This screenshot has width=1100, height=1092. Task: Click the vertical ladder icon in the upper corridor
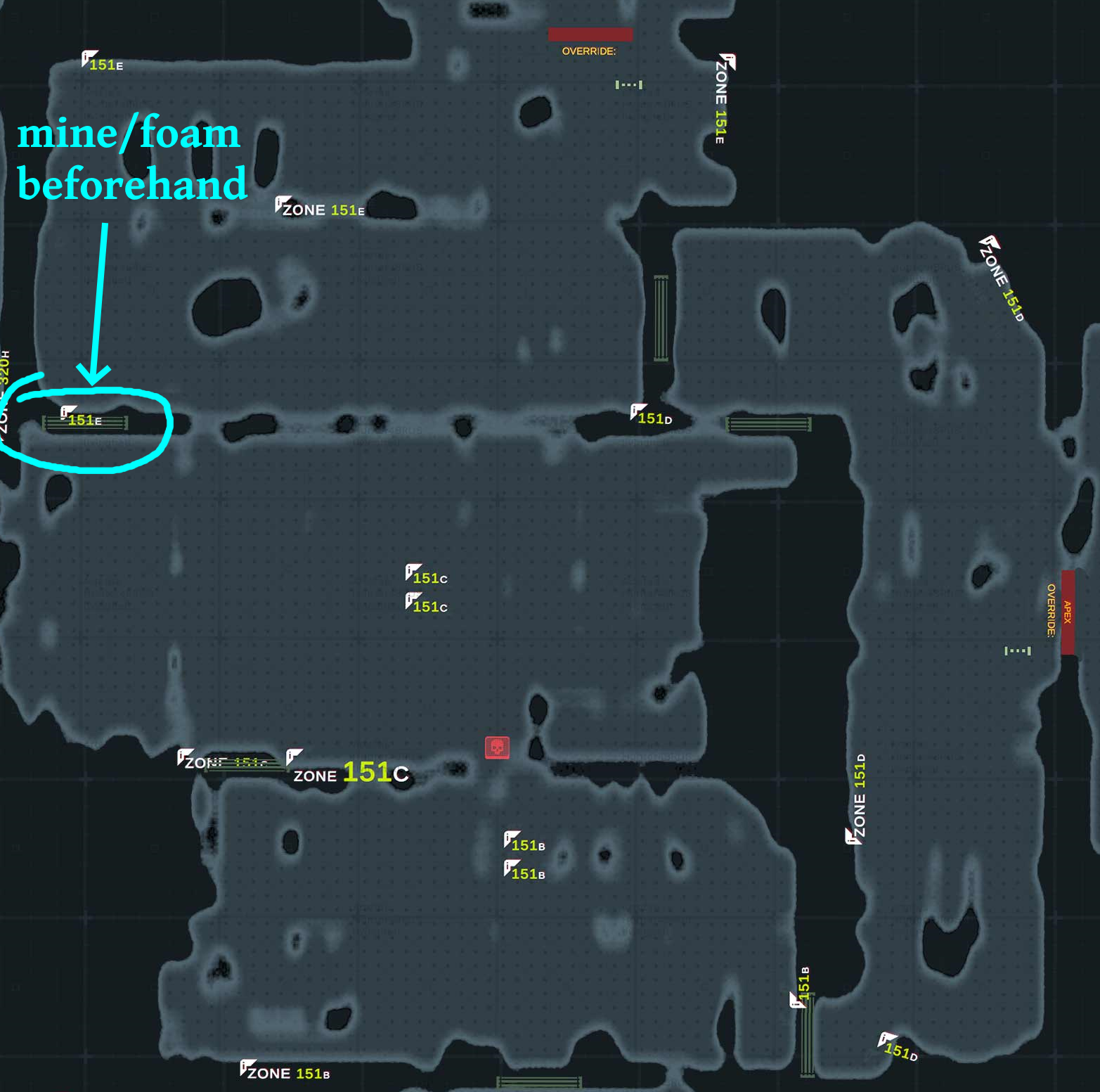pyautogui.click(x=659, y=316)
